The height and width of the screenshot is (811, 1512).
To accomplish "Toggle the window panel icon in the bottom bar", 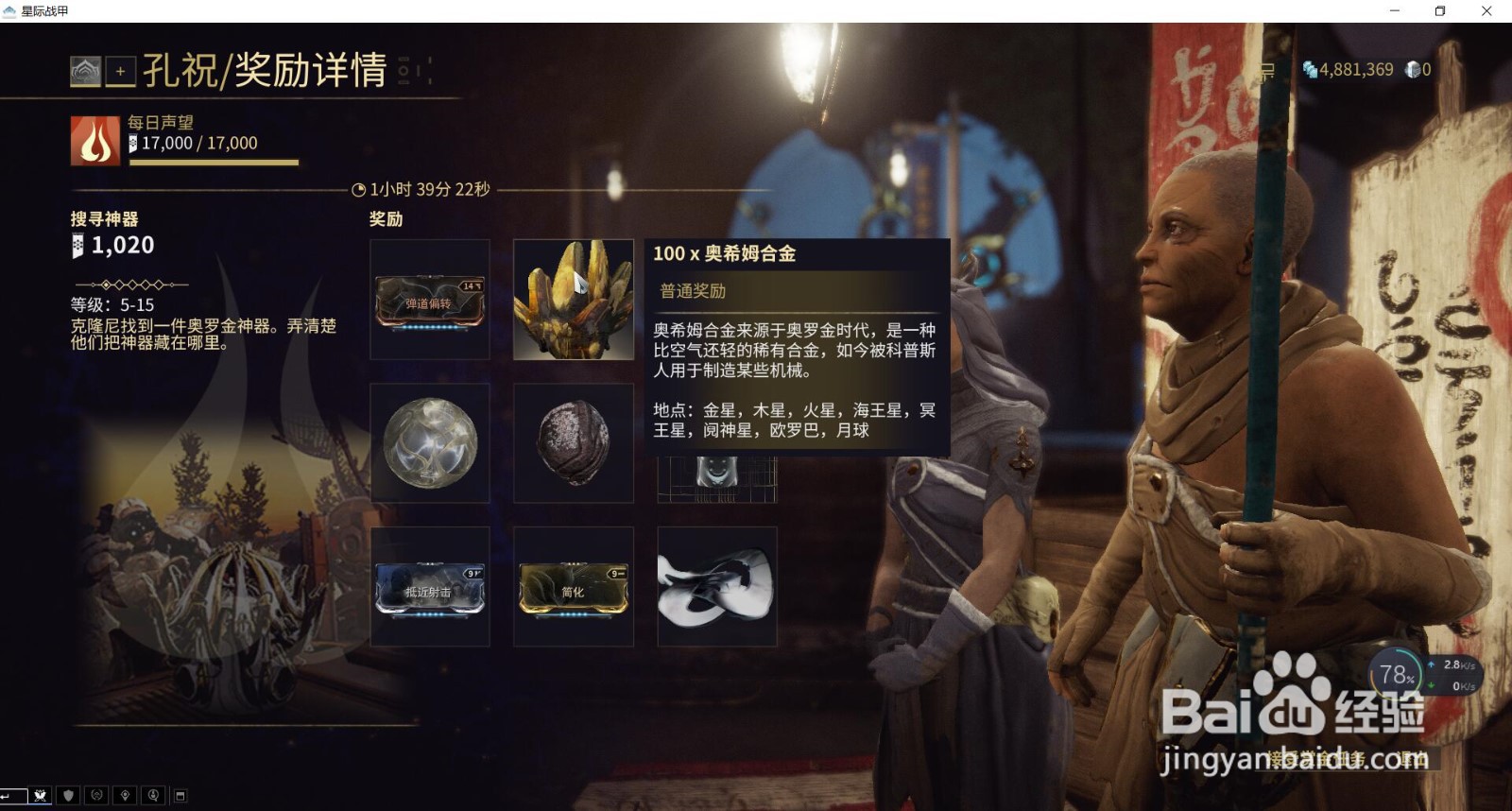I will 180,794.
